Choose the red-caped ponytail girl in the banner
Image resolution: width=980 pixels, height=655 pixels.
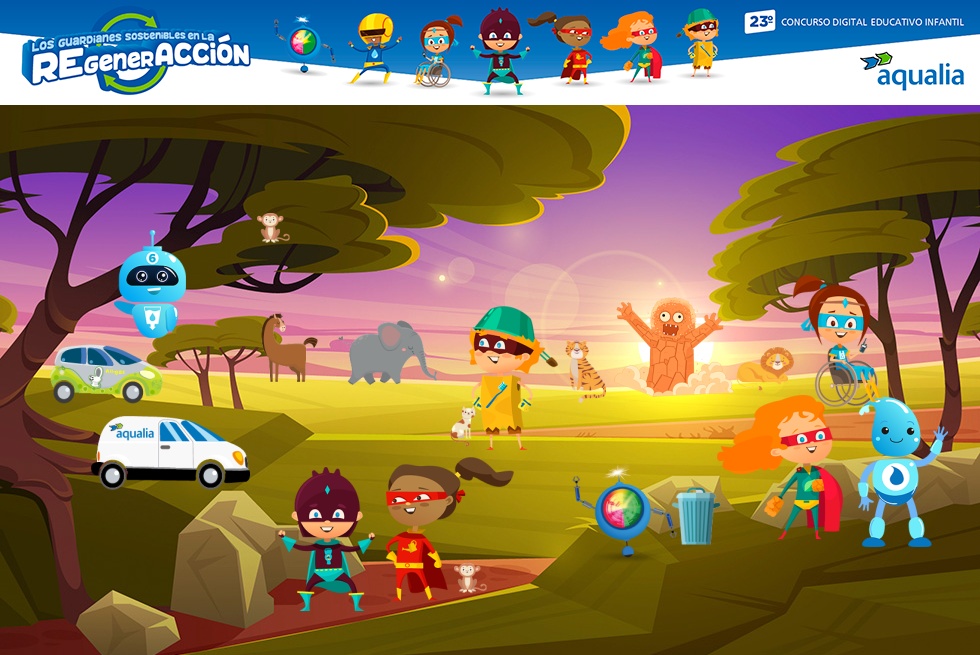click(x=571, y=48)
